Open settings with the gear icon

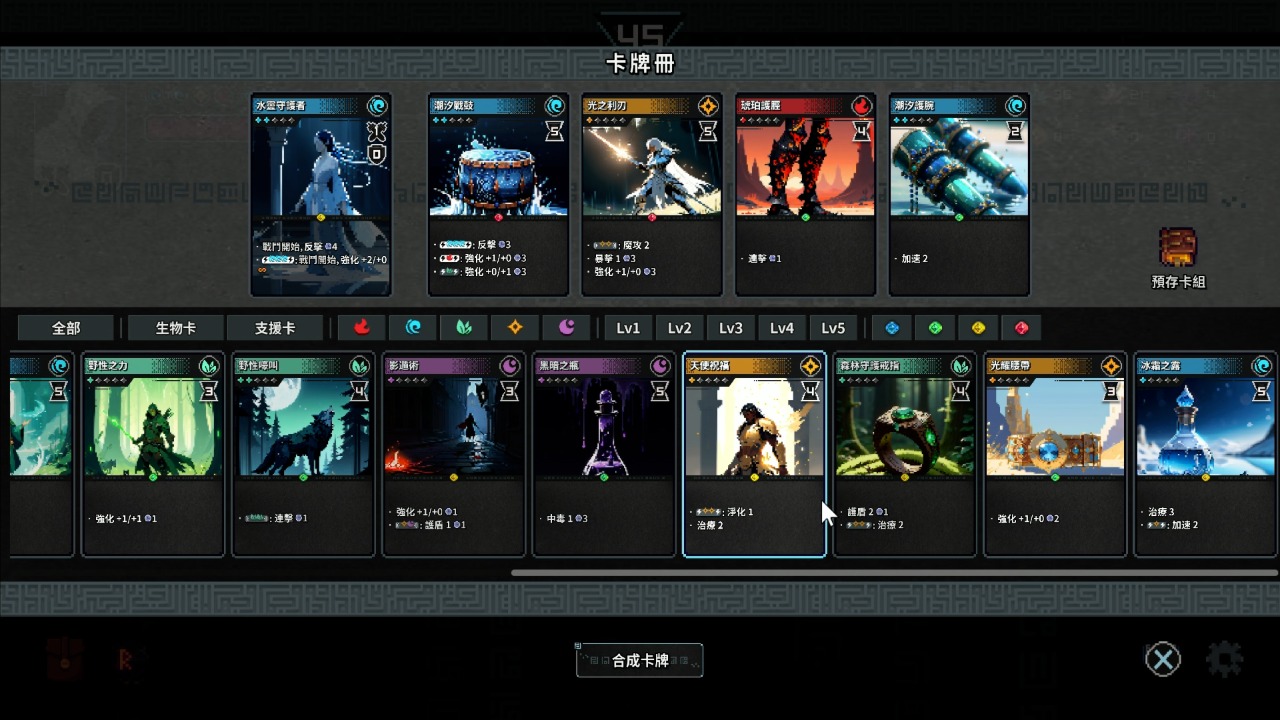click(1224, 659)
